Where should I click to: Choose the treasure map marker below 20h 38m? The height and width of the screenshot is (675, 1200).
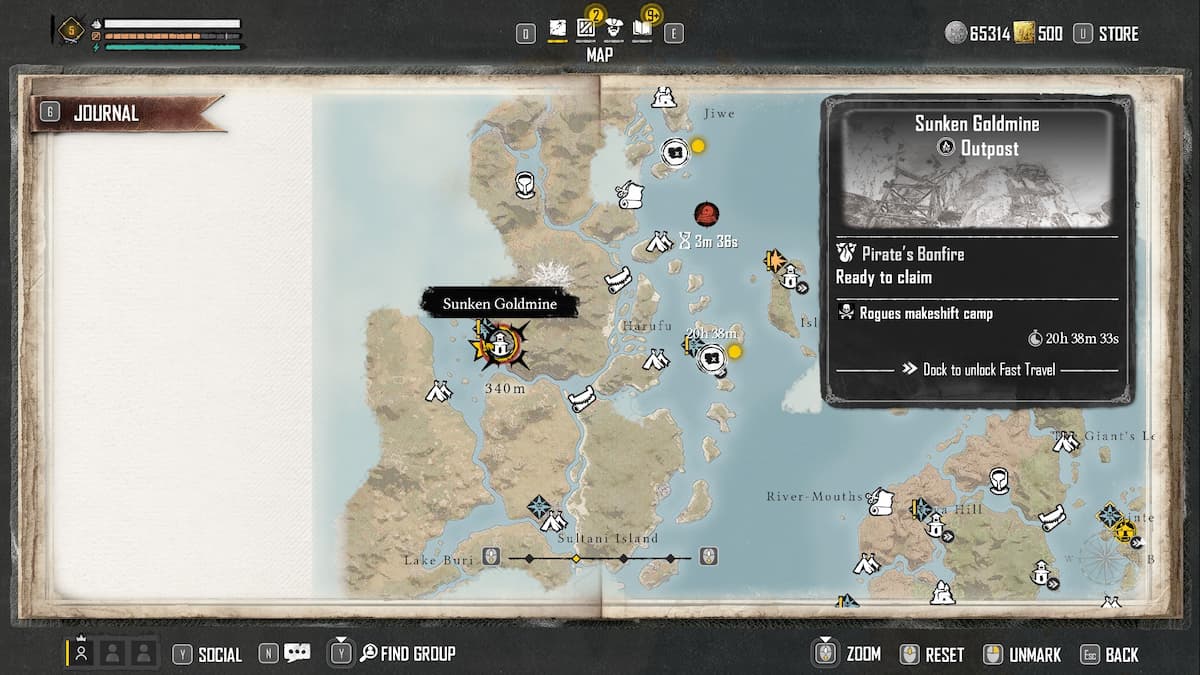[x=711, y=357]
